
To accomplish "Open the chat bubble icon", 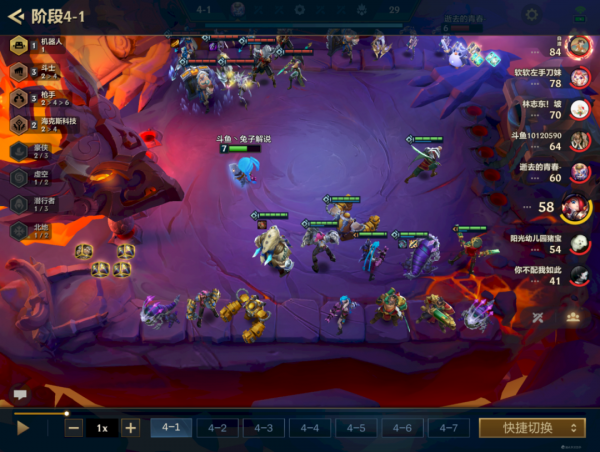I will [19, 395].
